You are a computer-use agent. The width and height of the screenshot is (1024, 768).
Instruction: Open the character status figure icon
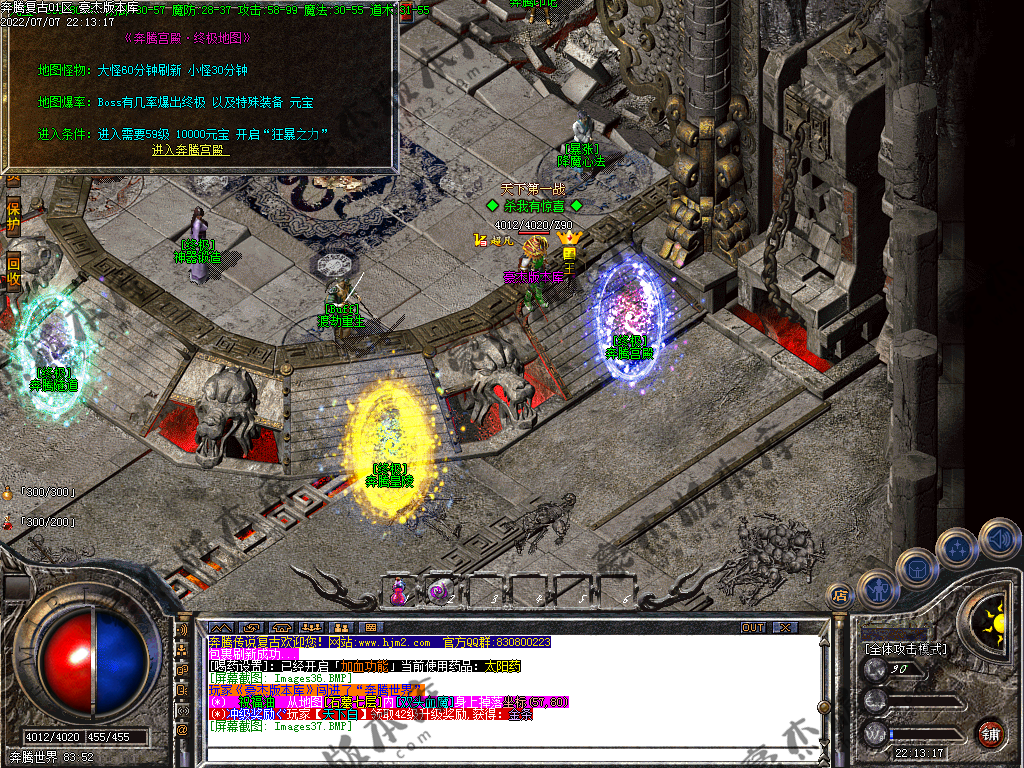coord(876,590)
